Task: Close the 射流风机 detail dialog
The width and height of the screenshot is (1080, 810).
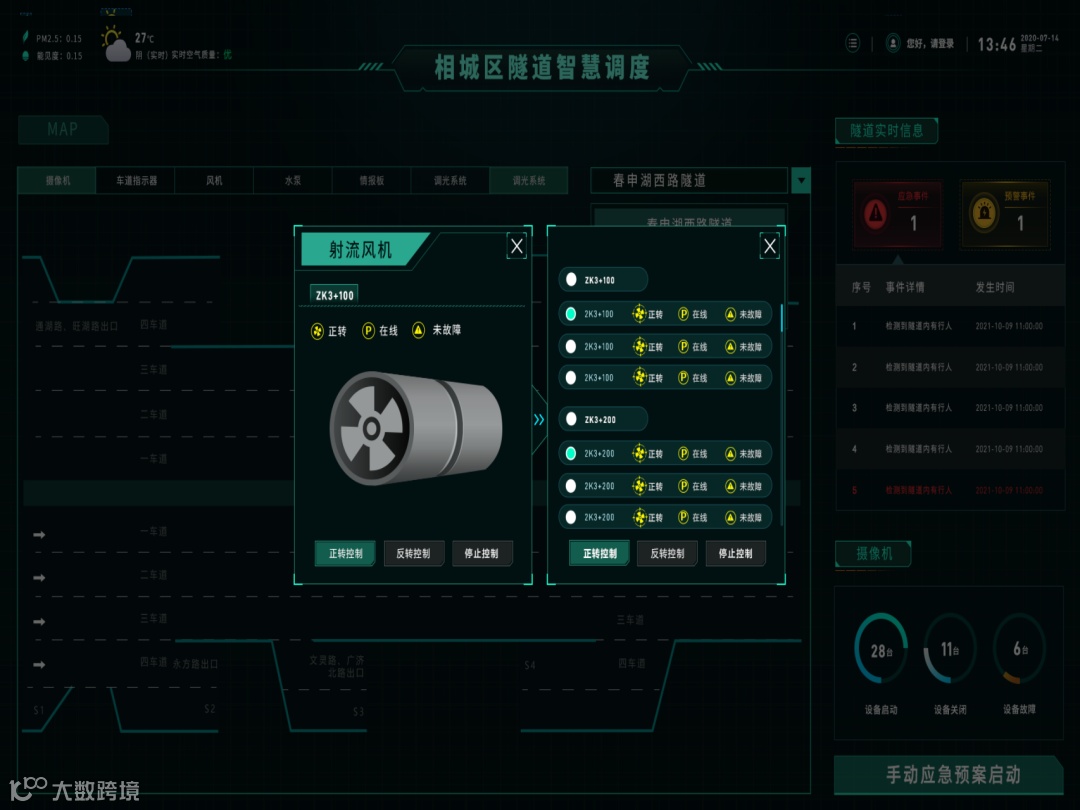Action: (x=516, y=246)
